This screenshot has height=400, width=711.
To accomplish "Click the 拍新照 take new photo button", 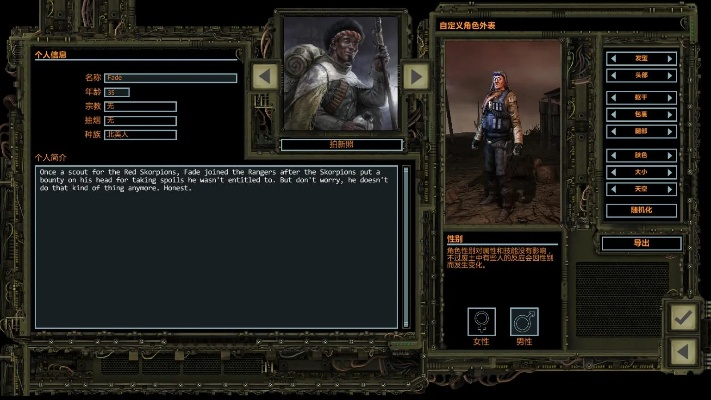I will [x=341, y=144].
